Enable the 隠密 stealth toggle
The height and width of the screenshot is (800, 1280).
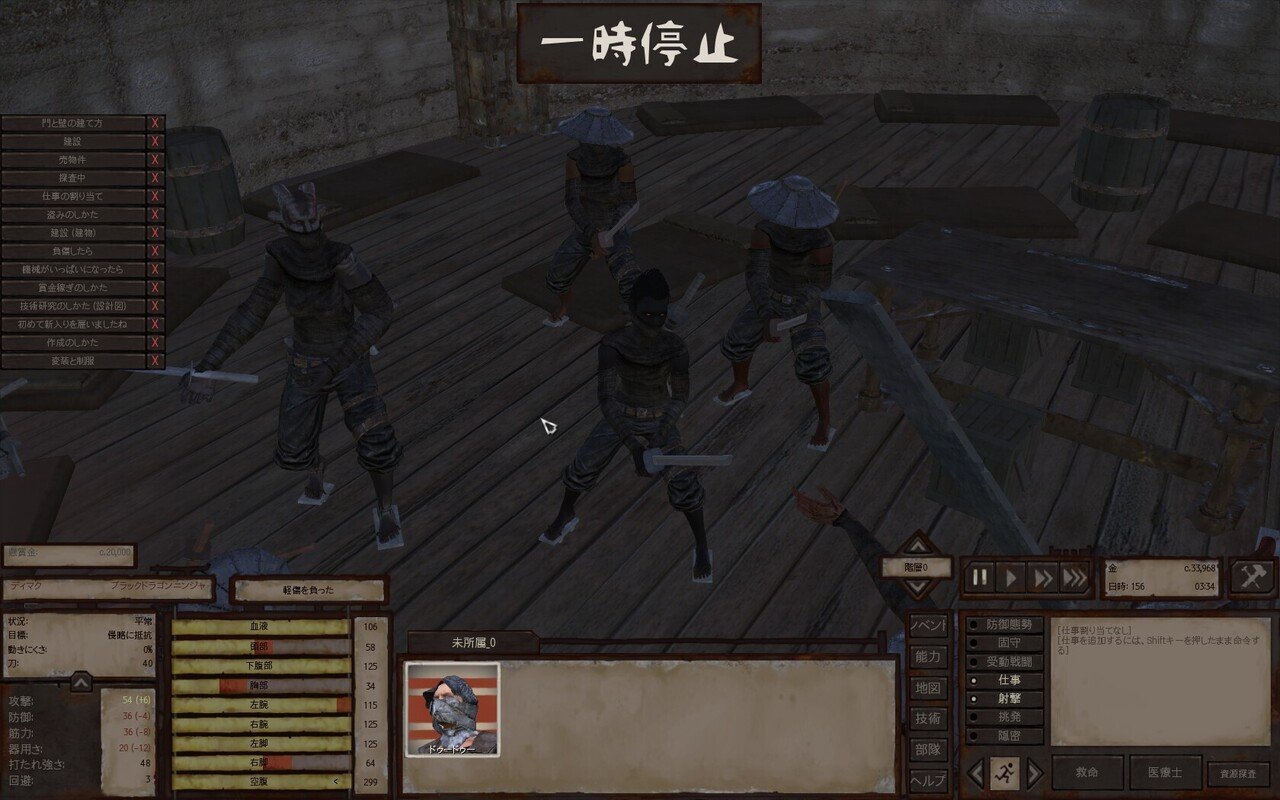tap(1005, 736)
